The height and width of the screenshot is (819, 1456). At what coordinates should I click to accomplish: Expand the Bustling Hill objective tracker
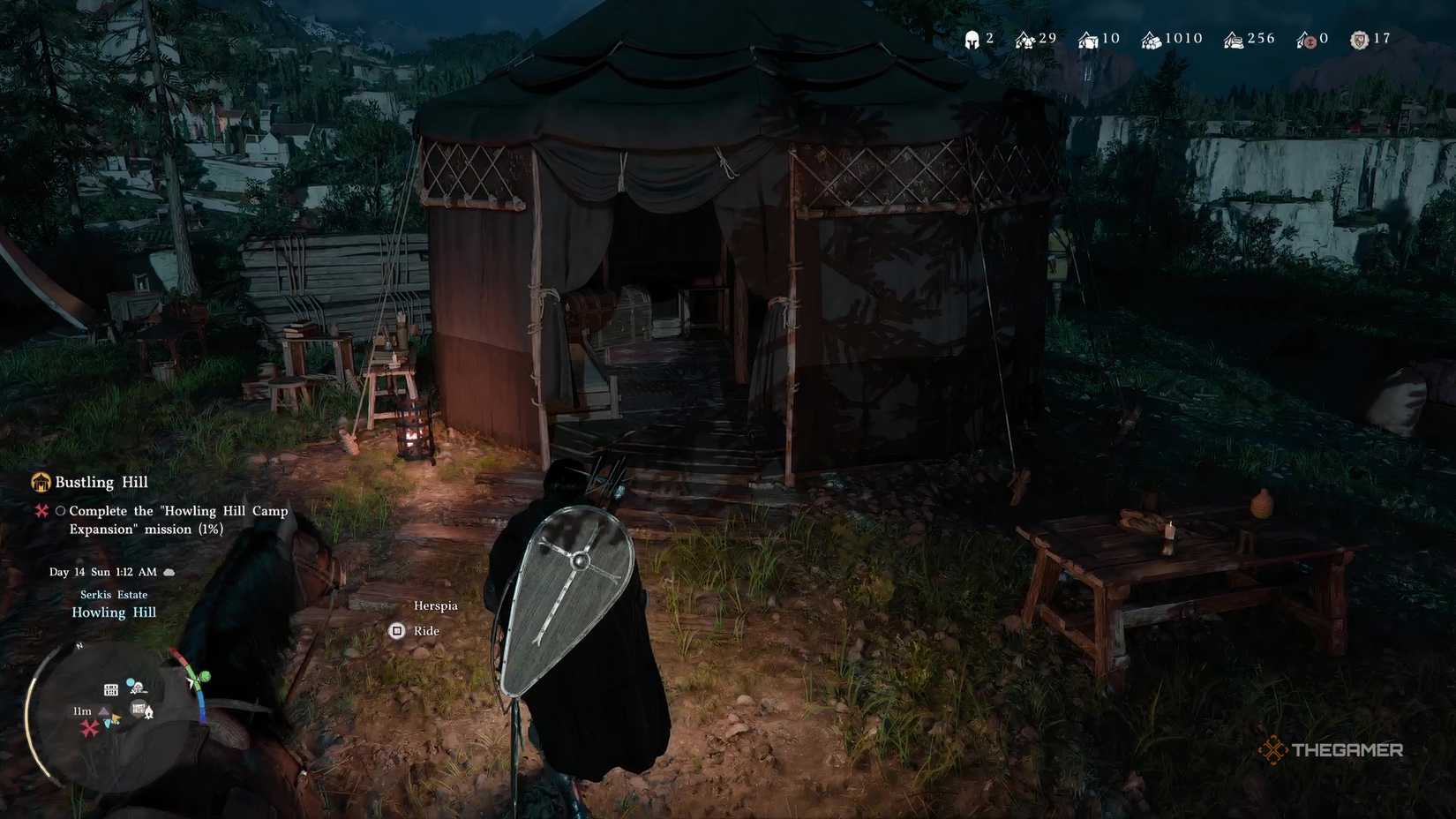(x=99, y=482)
